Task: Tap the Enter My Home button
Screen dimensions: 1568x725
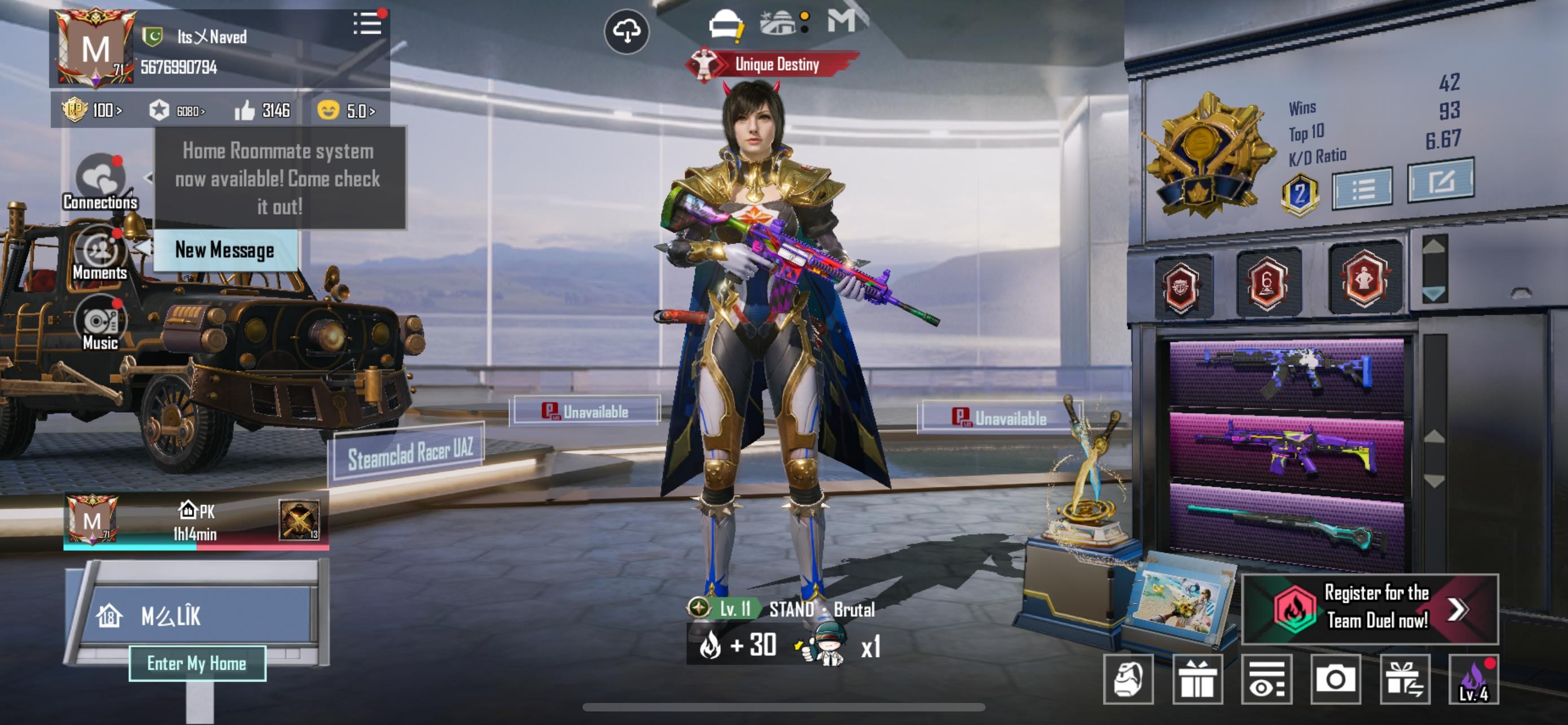Action: point(196,663)
